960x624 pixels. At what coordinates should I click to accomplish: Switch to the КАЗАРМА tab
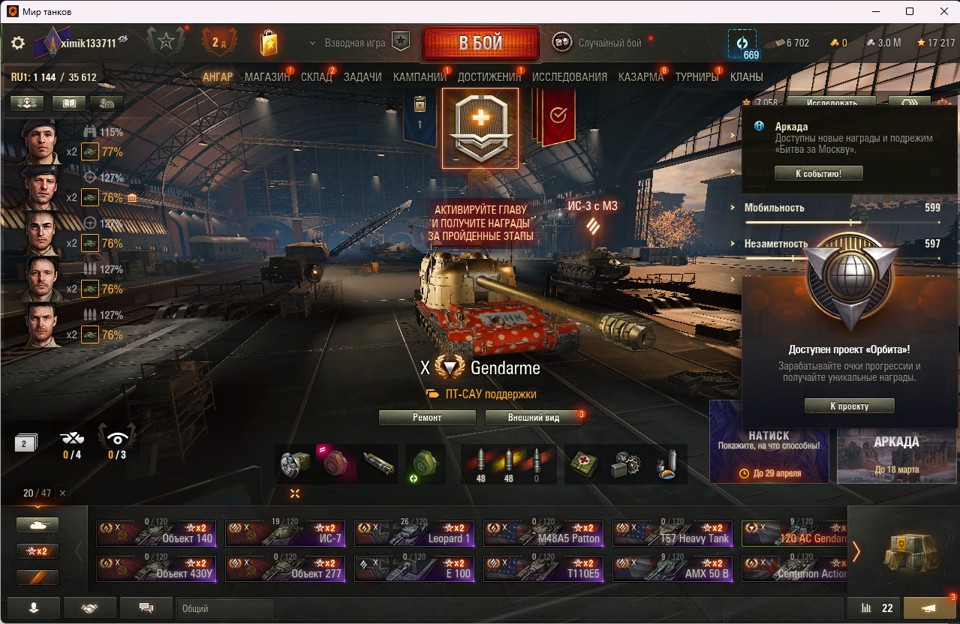click(x=640, y=77)
